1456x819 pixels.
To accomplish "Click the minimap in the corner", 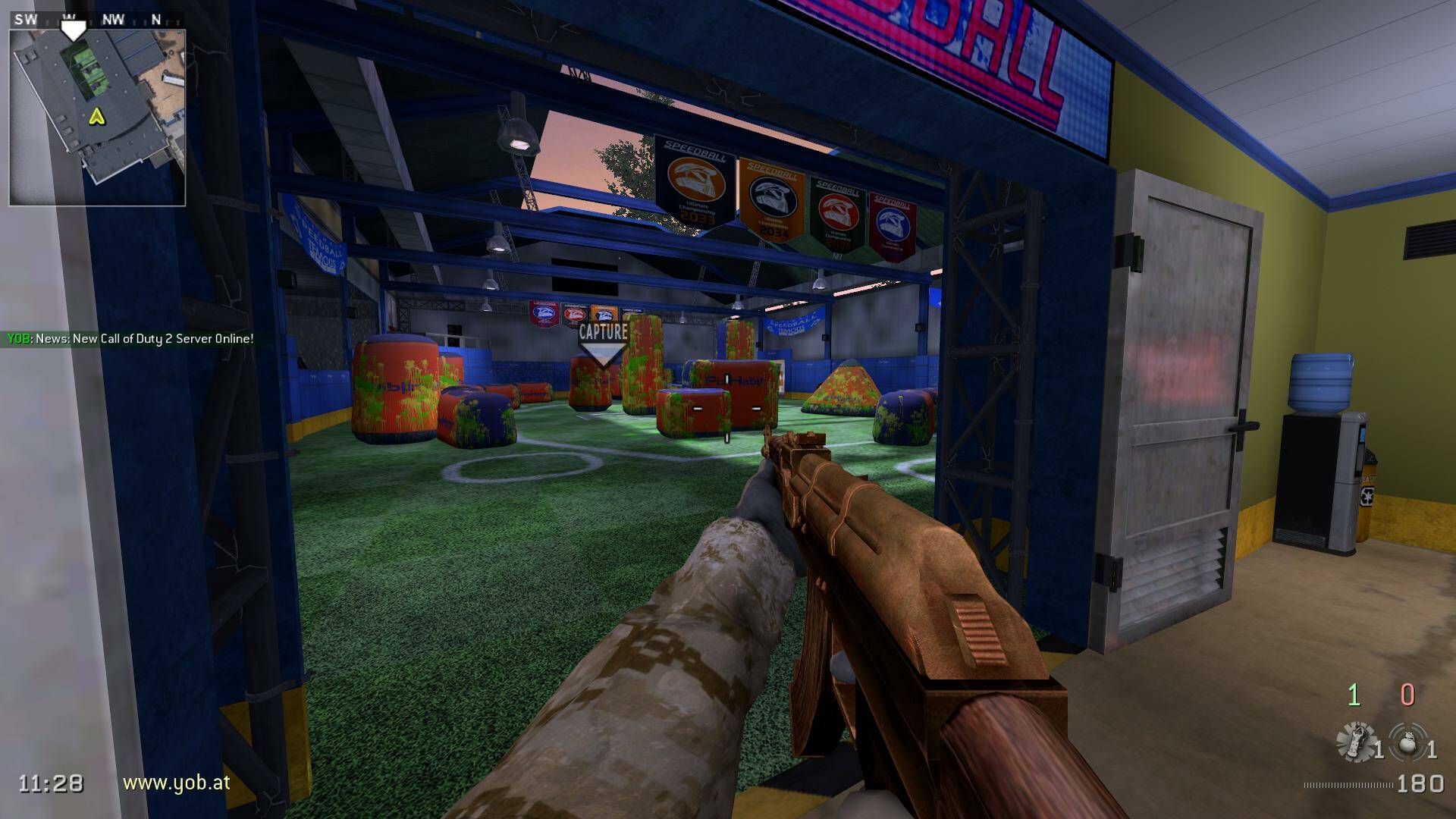I will (x=97, y=118).
